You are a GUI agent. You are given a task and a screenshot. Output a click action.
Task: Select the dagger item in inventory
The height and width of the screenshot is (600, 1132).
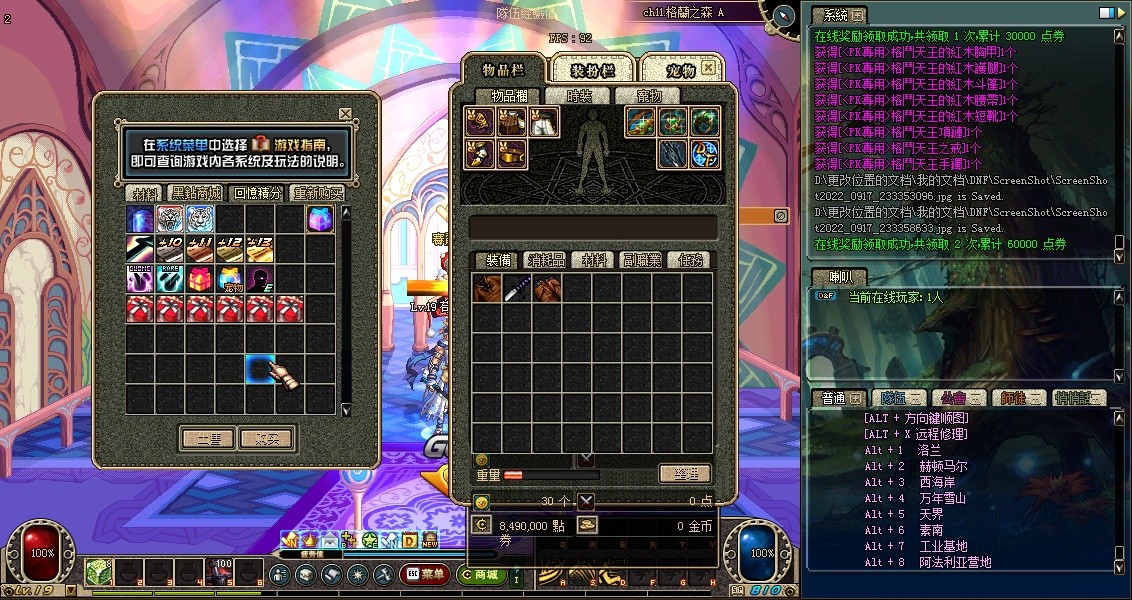[x=517, y=289]
